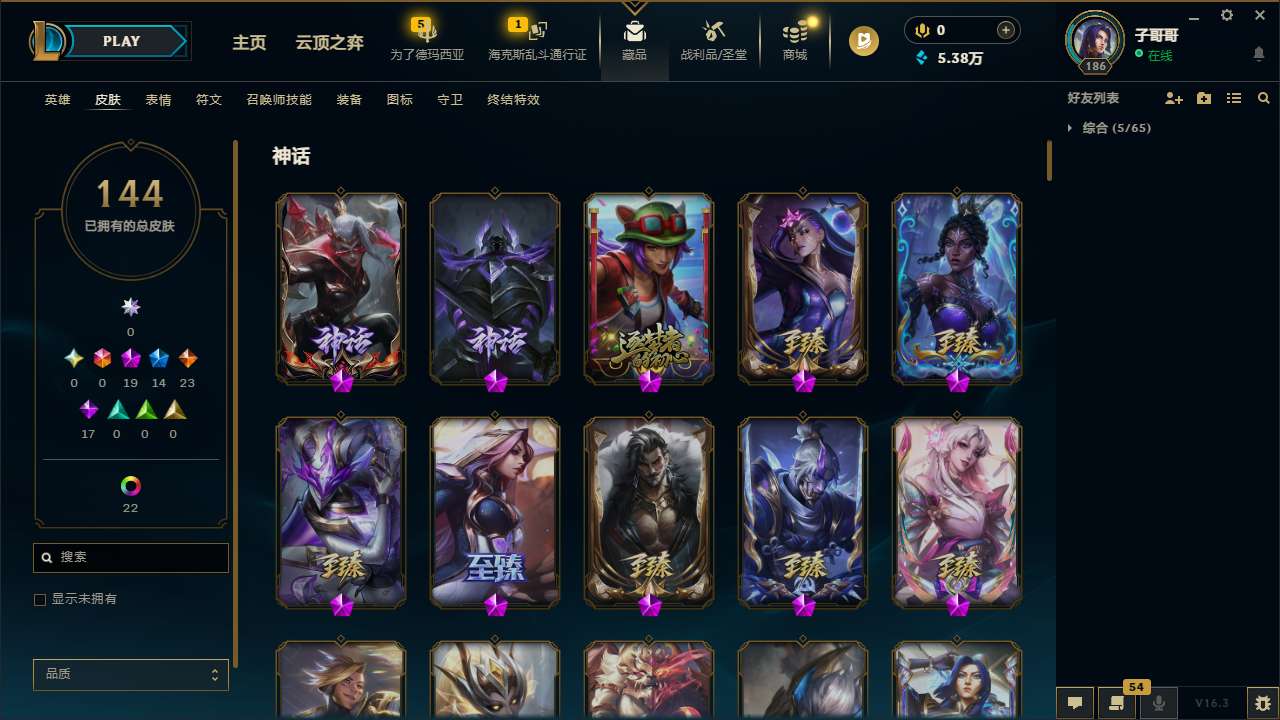Click the PLAY button
Image resolution: width=1280 pixels, height=720 pixels.
click(121, 41)
